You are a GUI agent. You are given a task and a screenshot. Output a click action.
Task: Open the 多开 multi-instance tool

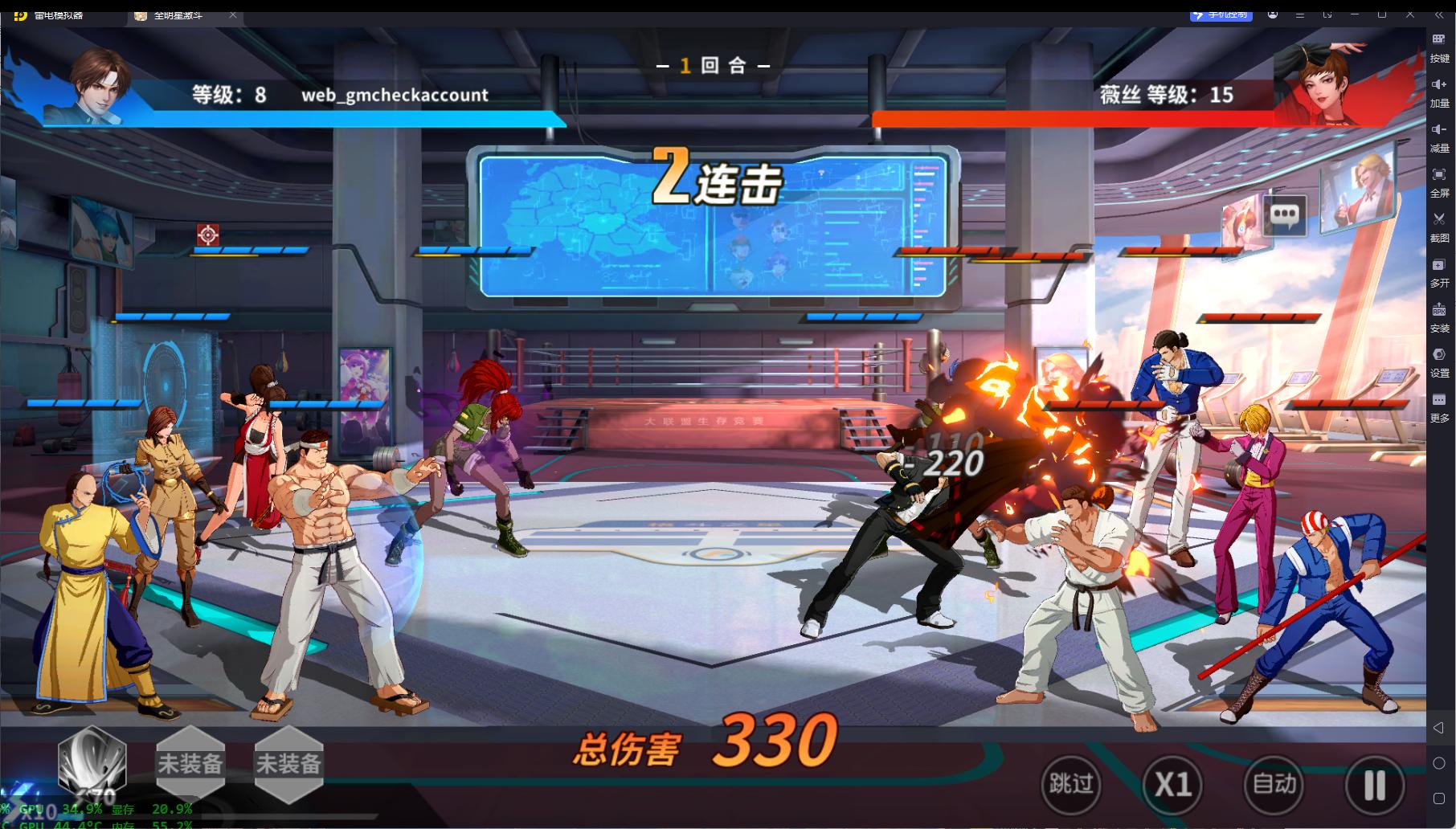[1439, 270]
